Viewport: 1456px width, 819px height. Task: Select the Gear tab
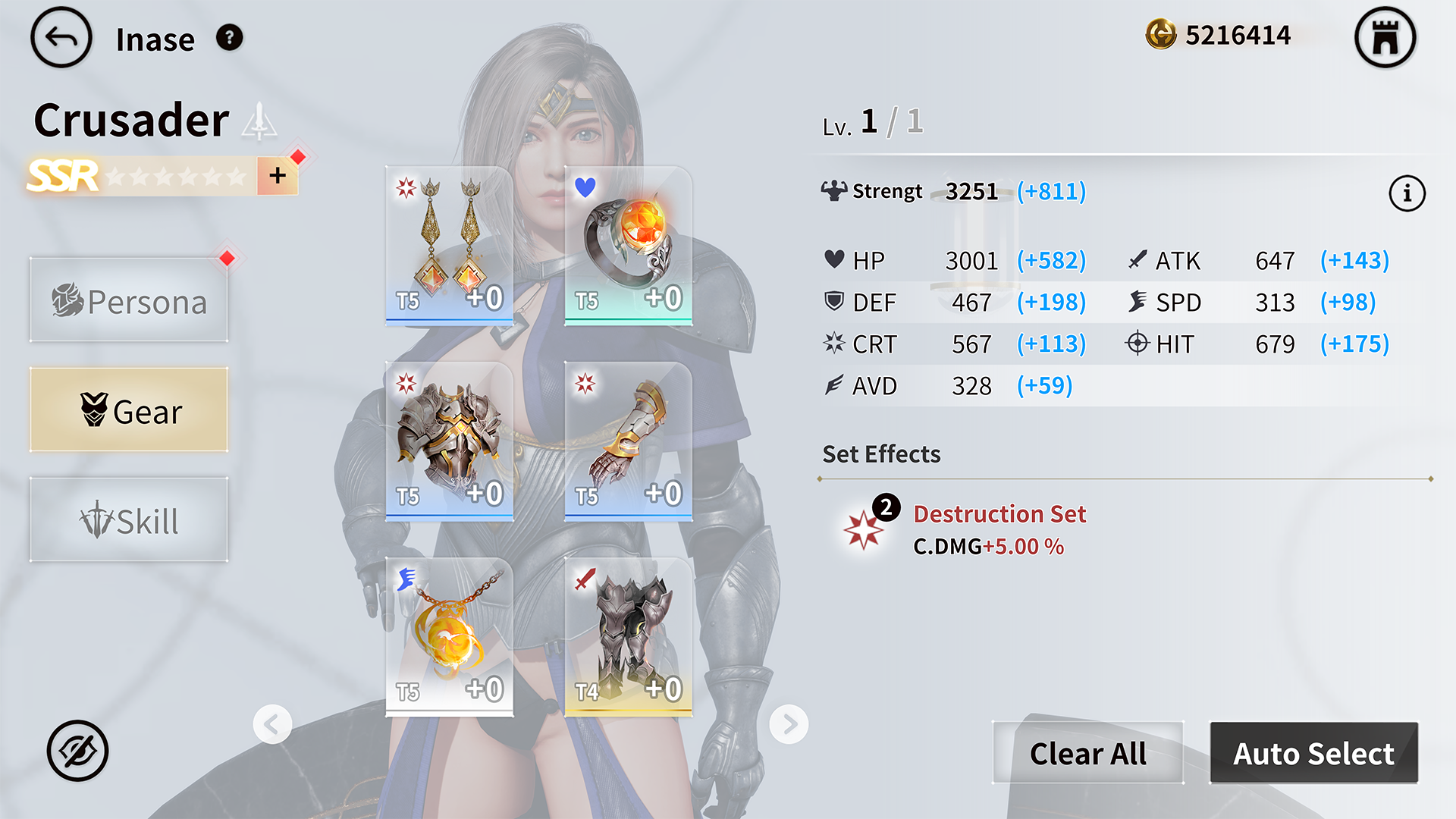[129, 410]
